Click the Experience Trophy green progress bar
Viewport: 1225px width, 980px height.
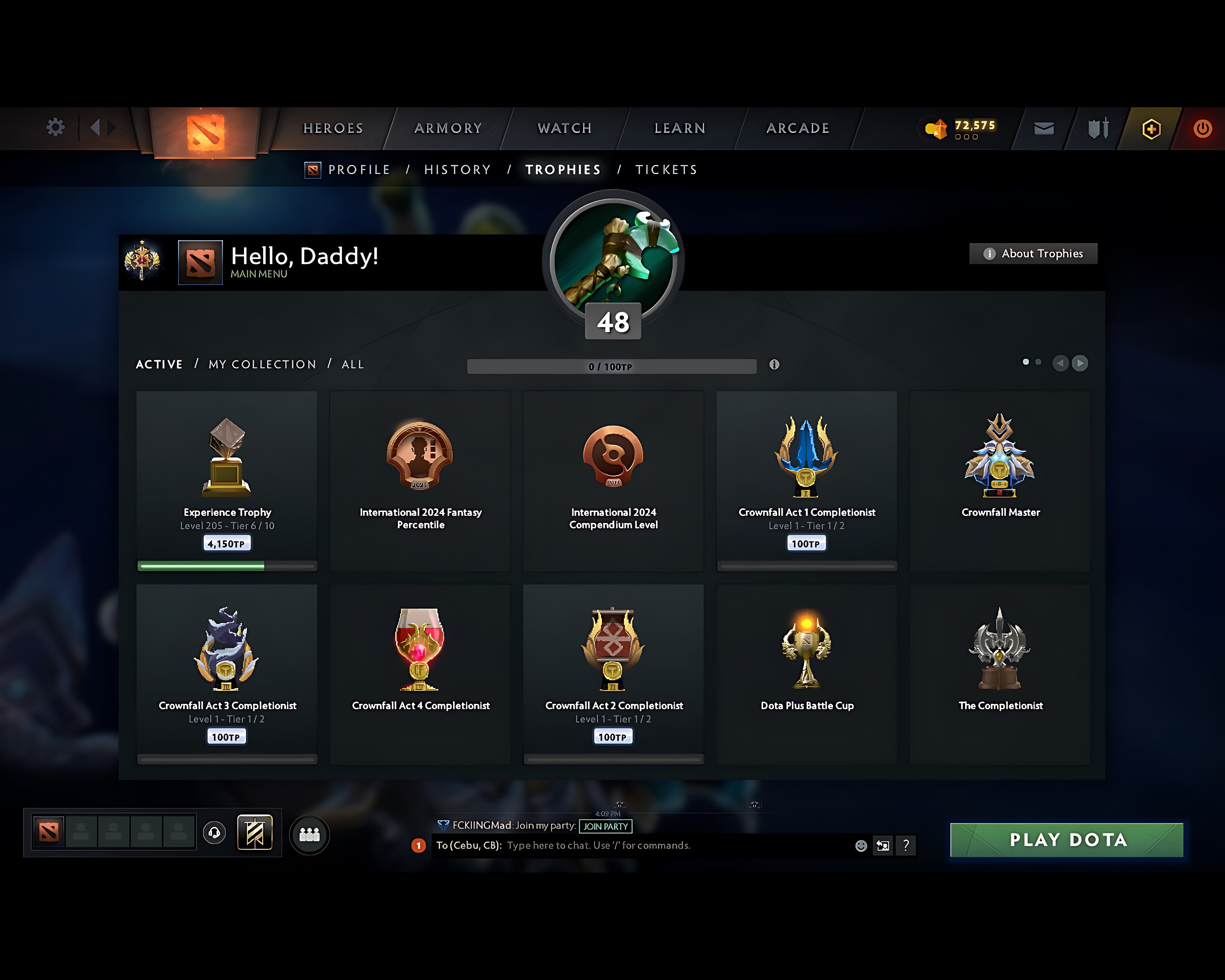click(202, 565)
